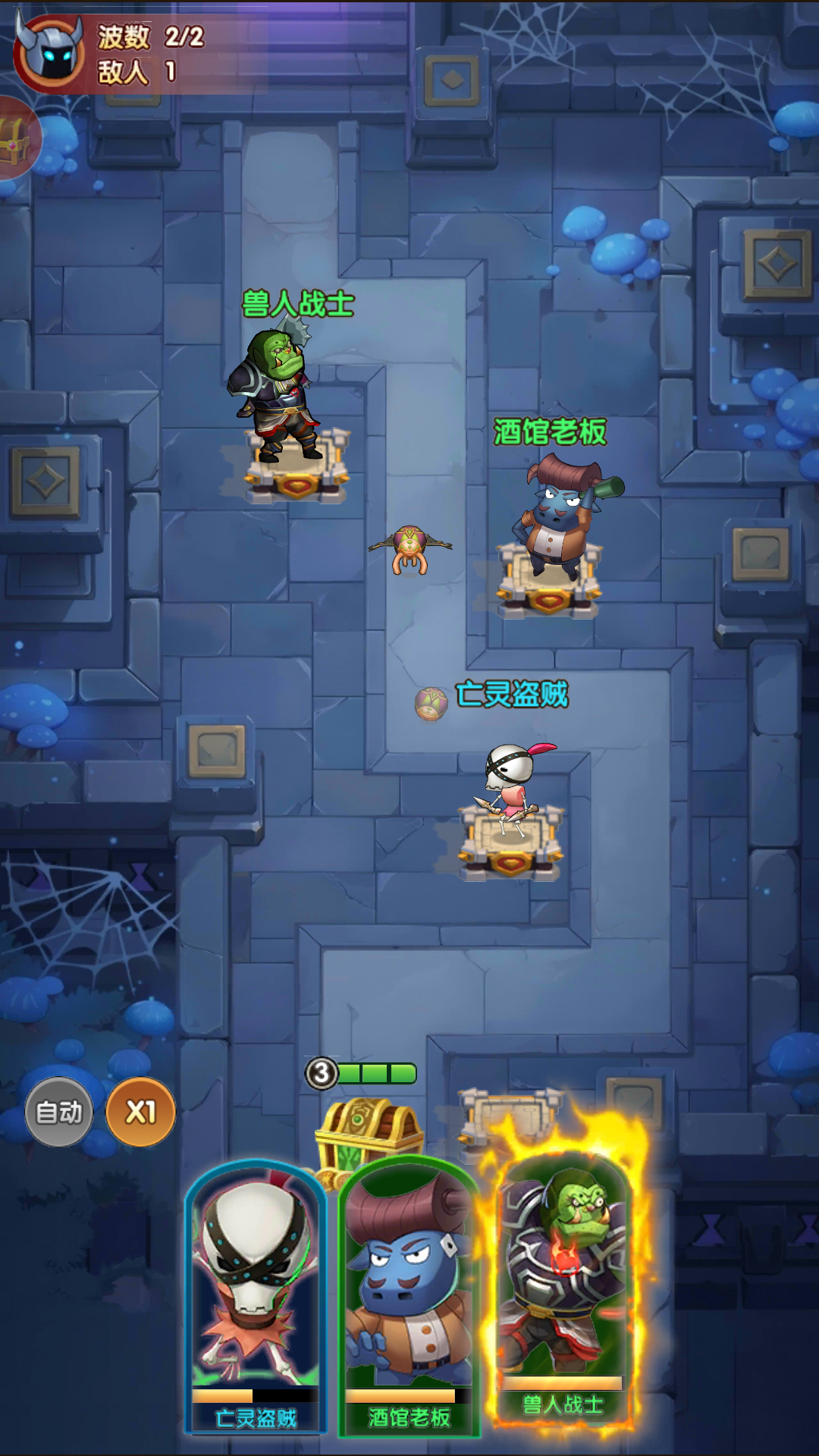Toggle the 自动 auto-battle button
The width and height of the screenshot is (819, 1456).
(x=59, y=1112)
